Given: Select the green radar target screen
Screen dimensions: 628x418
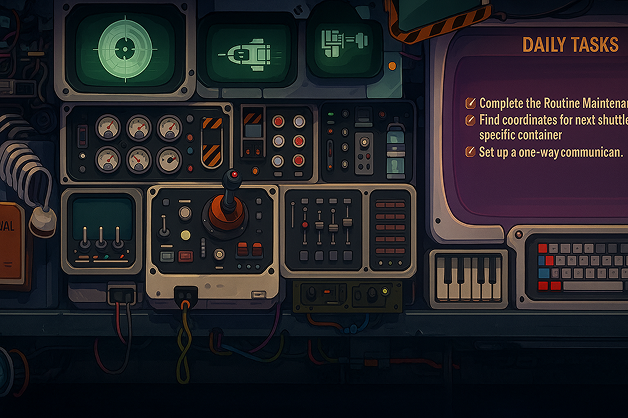Looking at the screenshot, I should click(126, 46).
